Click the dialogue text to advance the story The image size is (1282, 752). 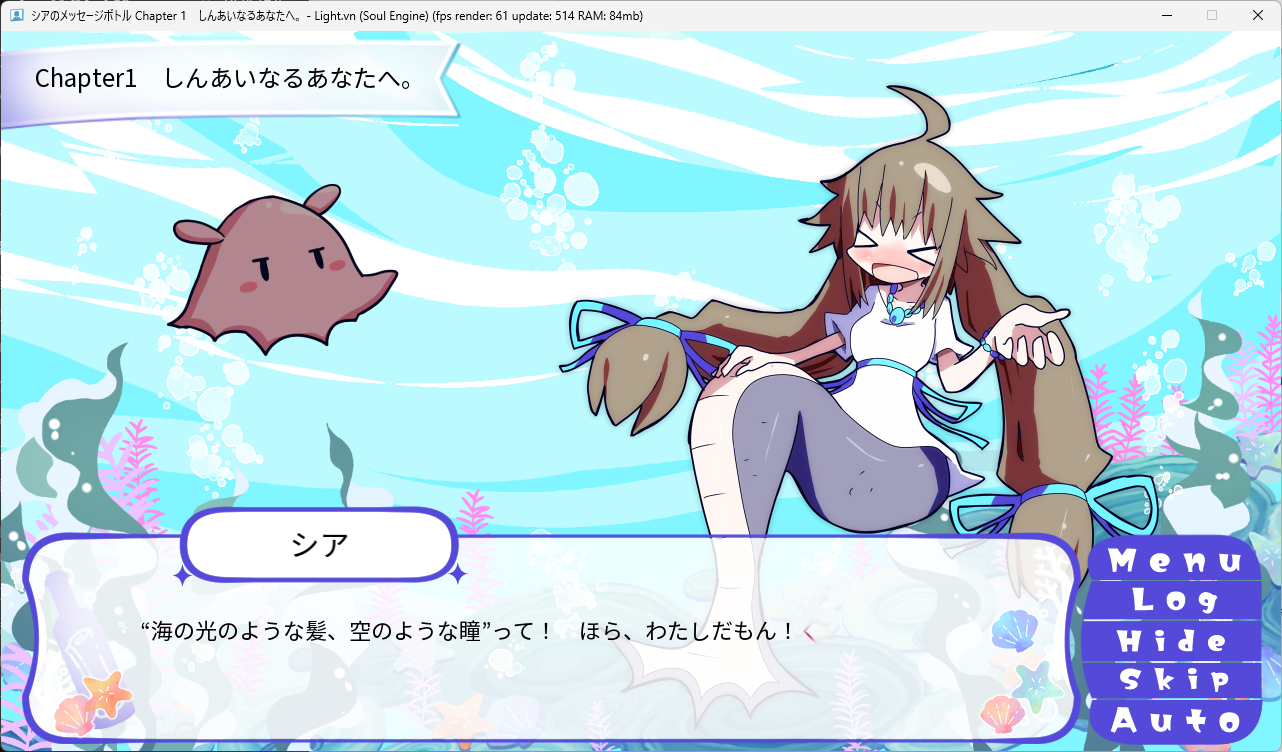click(470, 630)
